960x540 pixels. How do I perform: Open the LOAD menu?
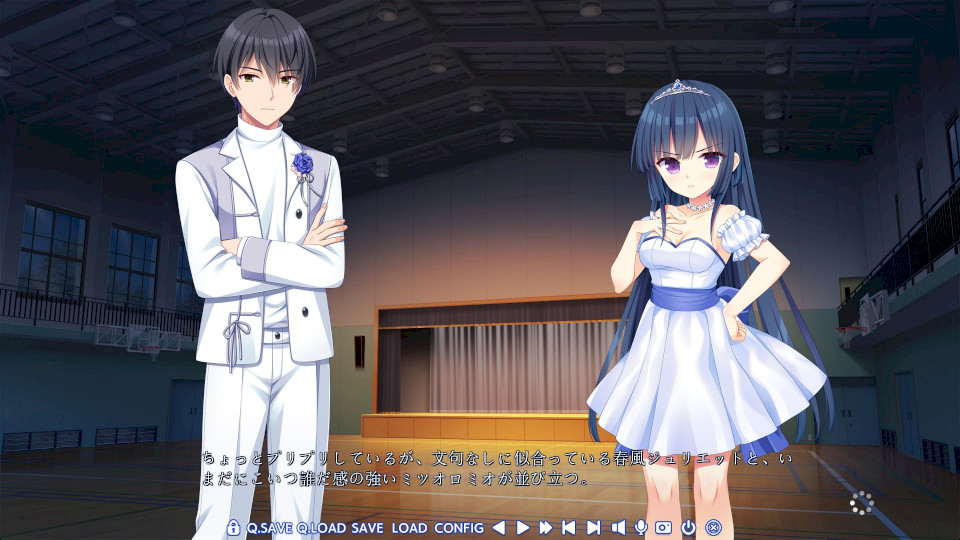point(409,527)
